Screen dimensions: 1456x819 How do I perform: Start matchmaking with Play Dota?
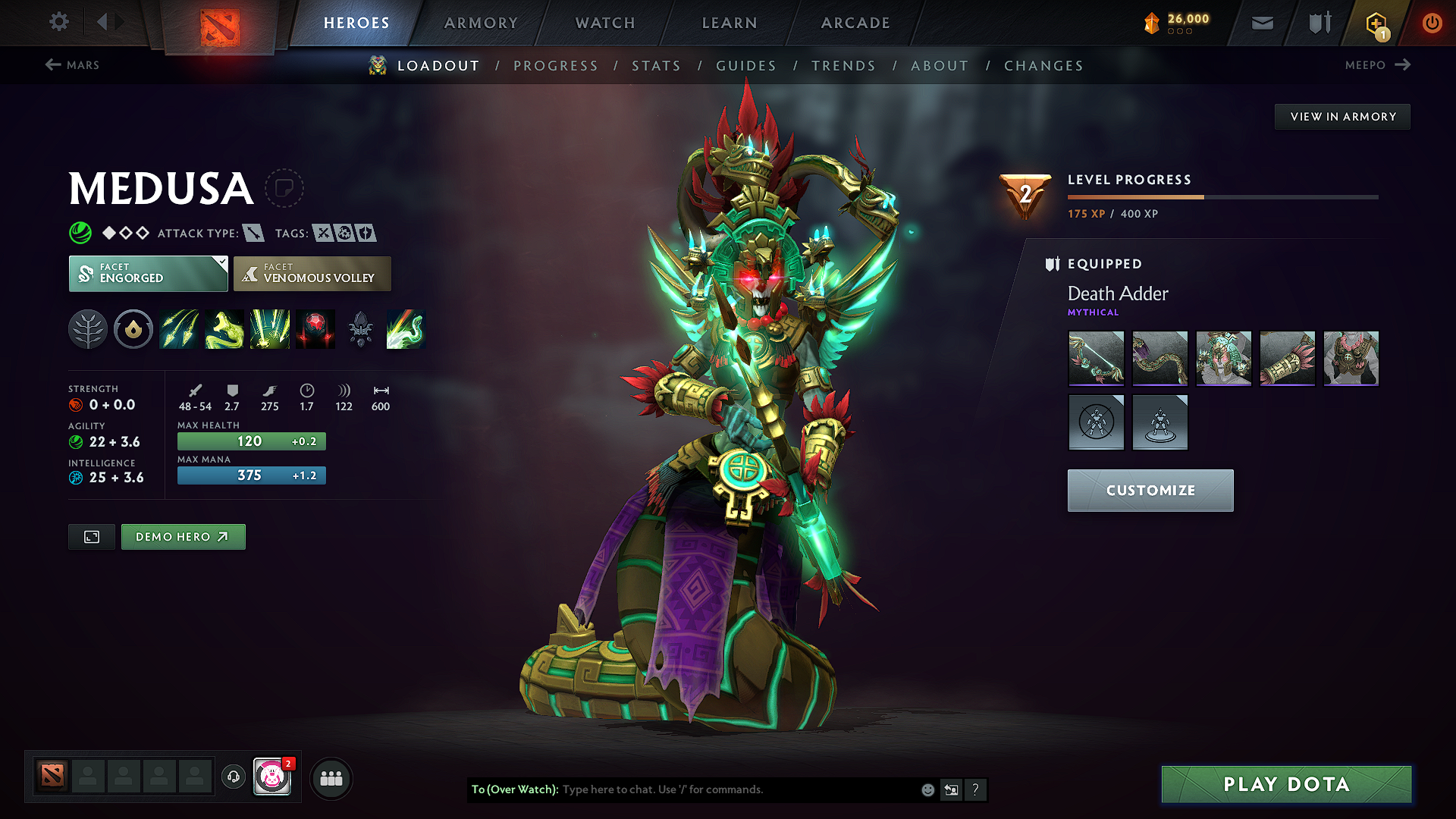tap(1286, 784)
